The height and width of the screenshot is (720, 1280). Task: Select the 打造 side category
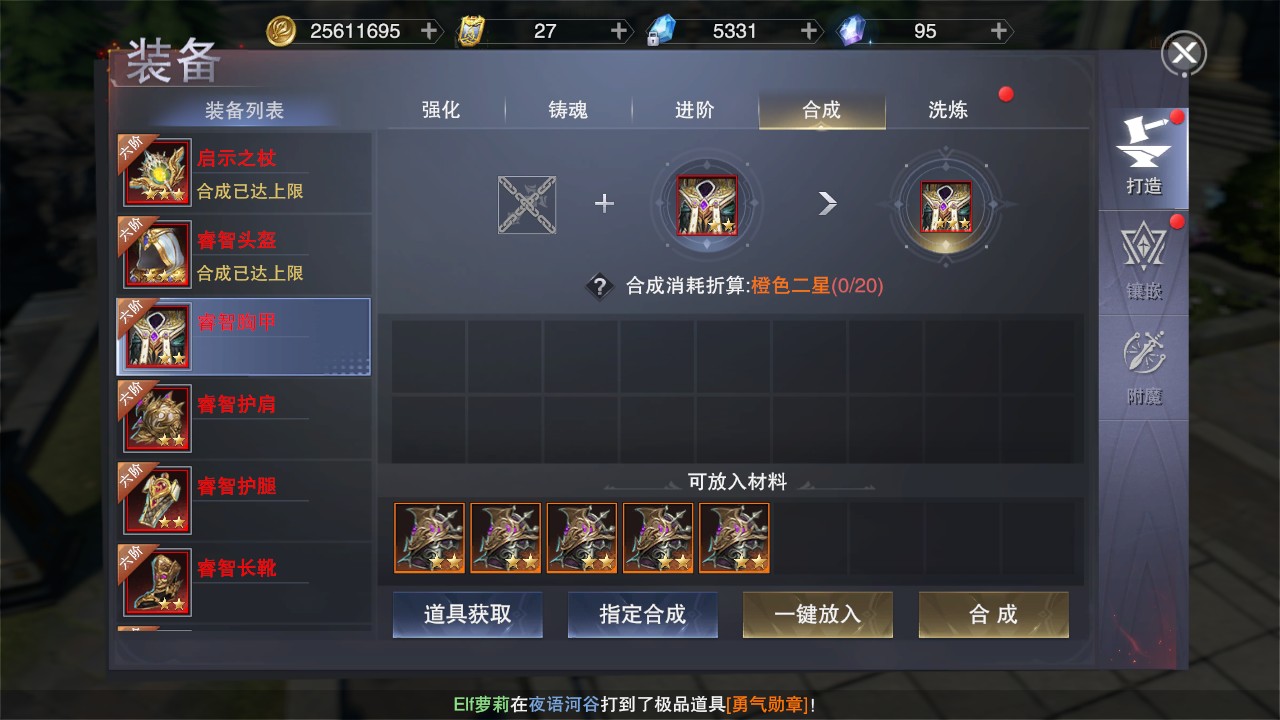coord(1143,158)
